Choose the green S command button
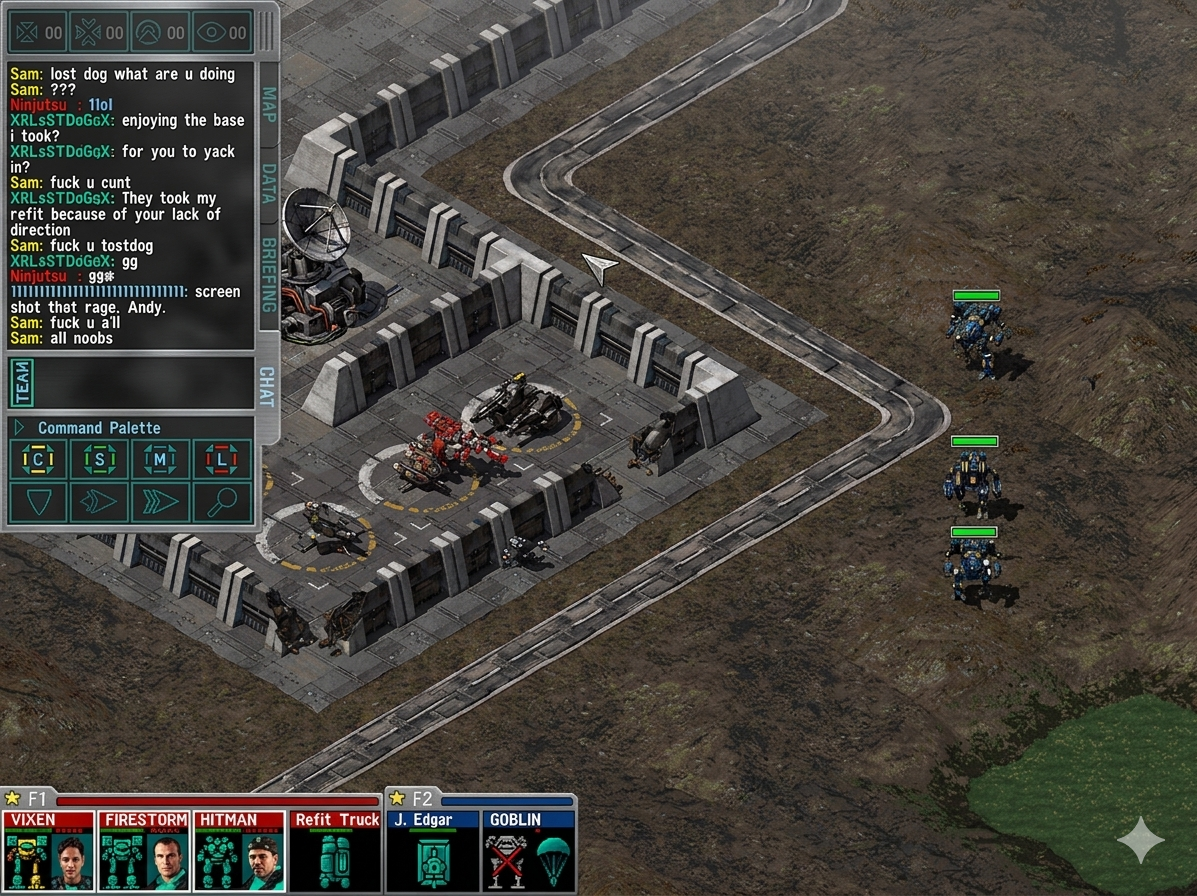The width and height of the screenshot is (1197, 896). click(x=99, y=460)
